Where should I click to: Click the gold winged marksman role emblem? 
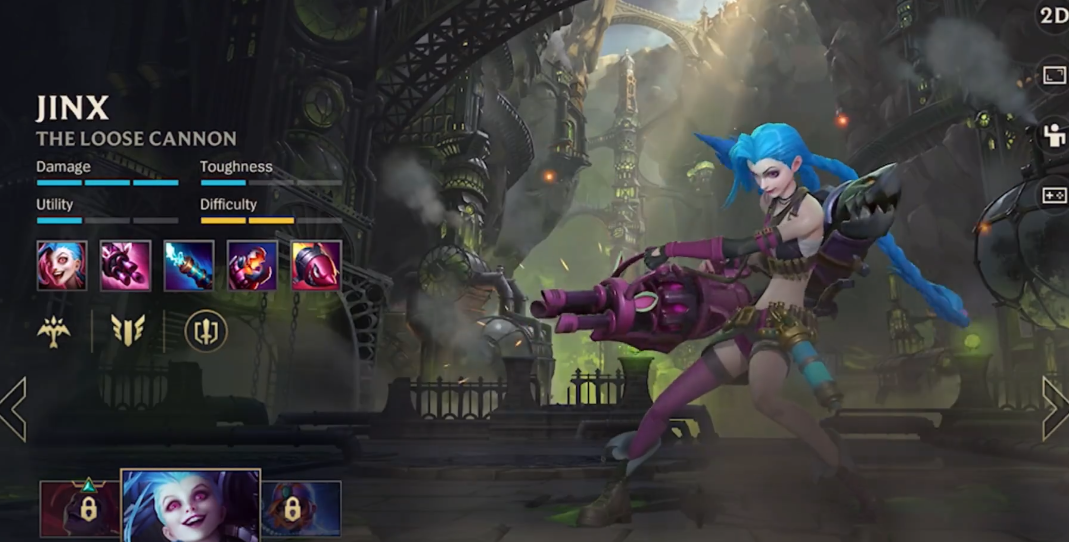point(52,331)
